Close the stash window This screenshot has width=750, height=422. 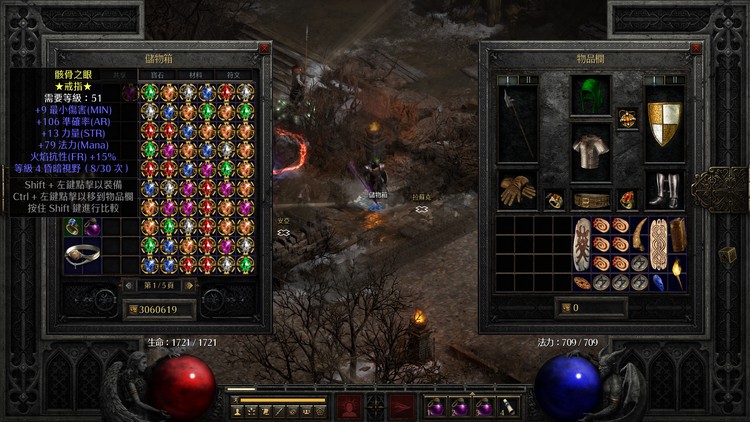(264, 47)
